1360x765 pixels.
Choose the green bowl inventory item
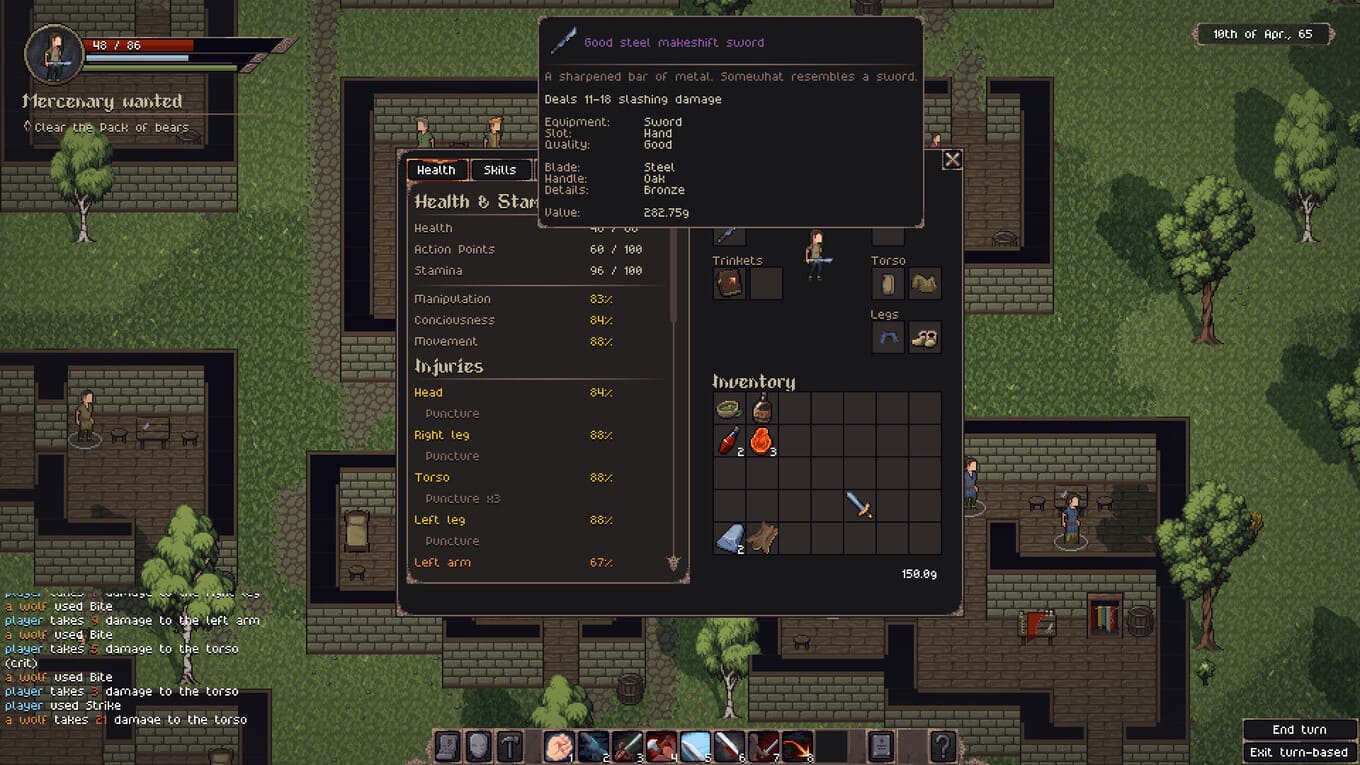[729, 408]
